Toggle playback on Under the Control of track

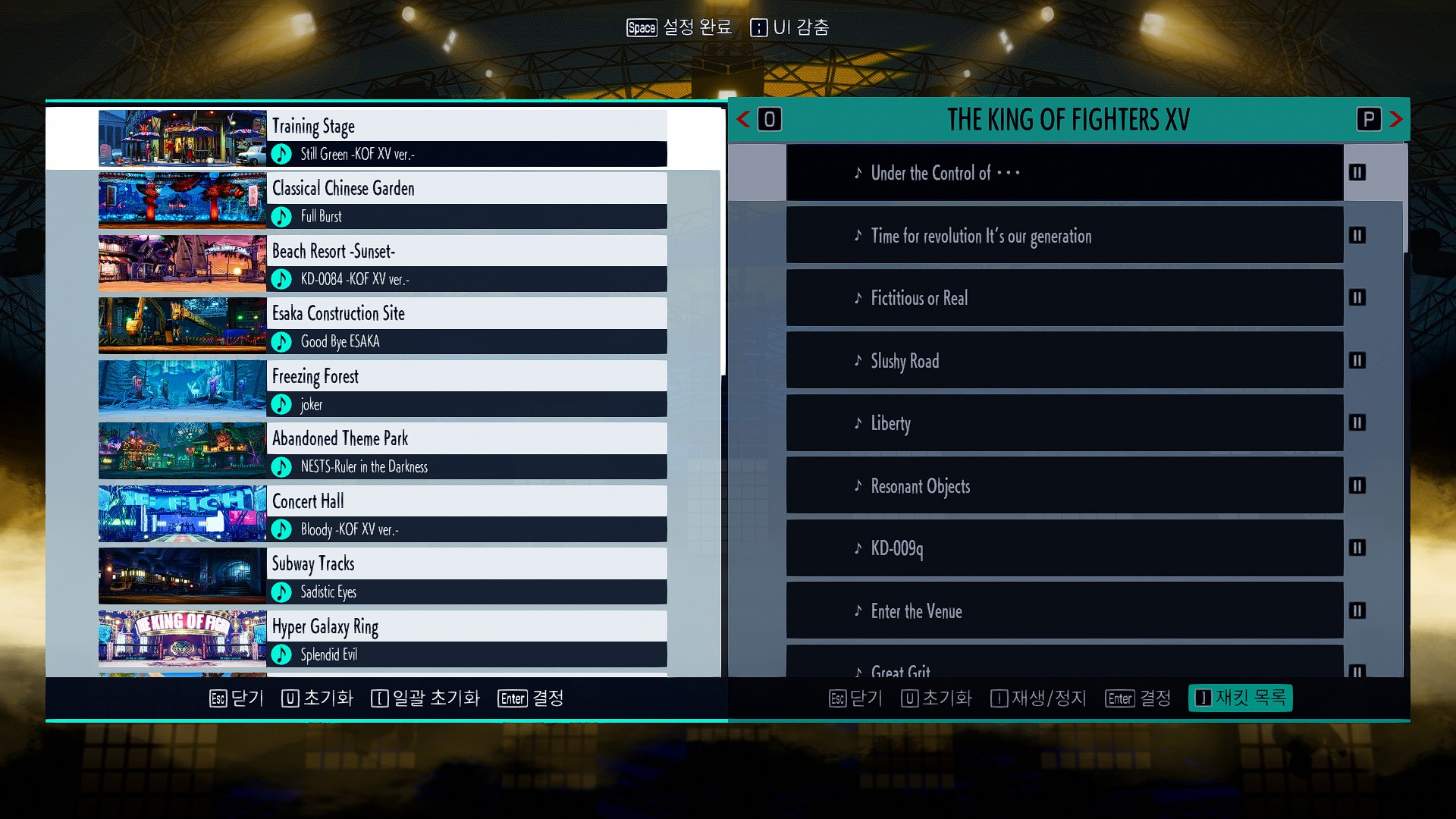(x=1357, y=173)
